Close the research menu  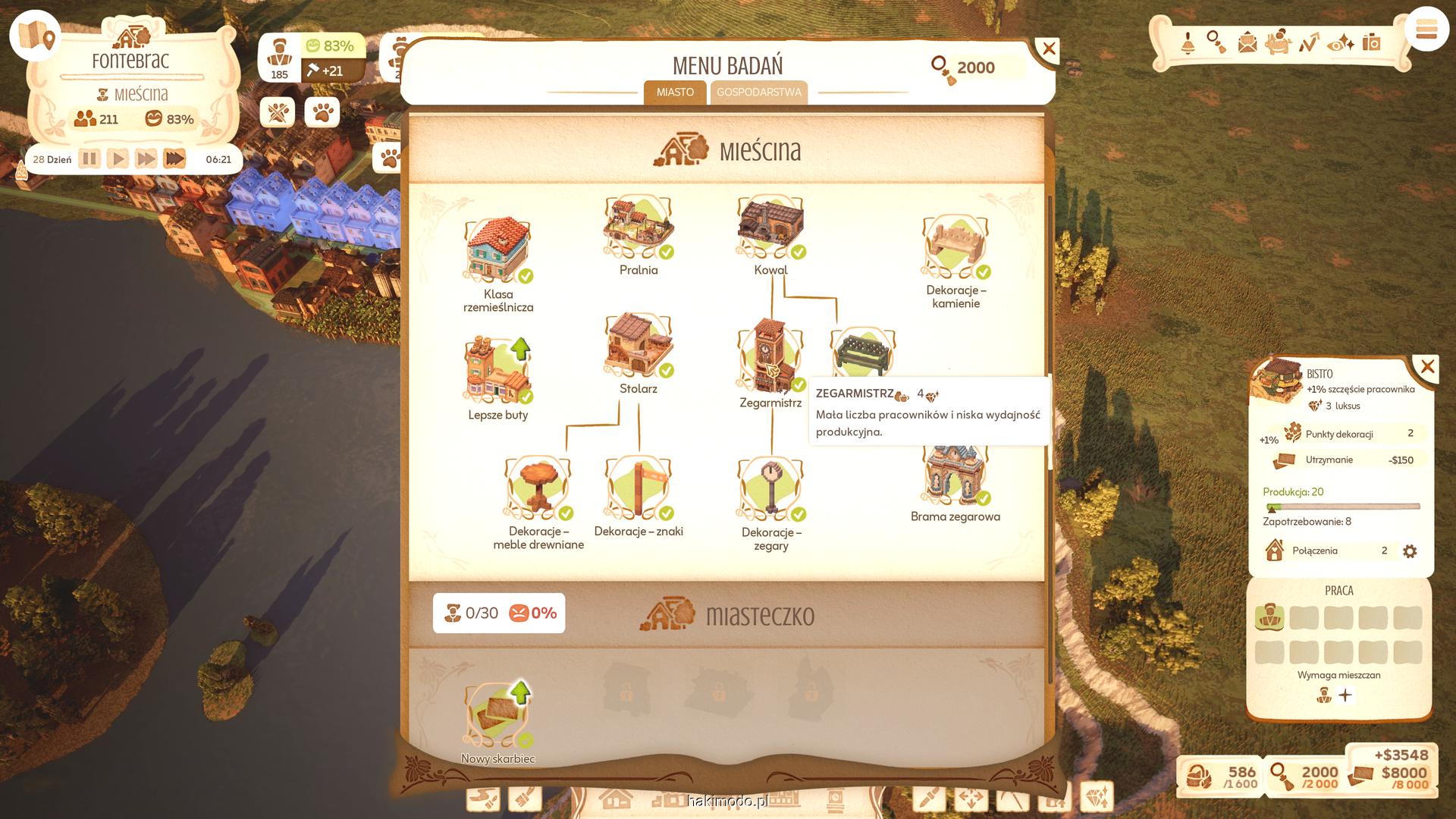pyautogui.click(x=1048, y=50)
